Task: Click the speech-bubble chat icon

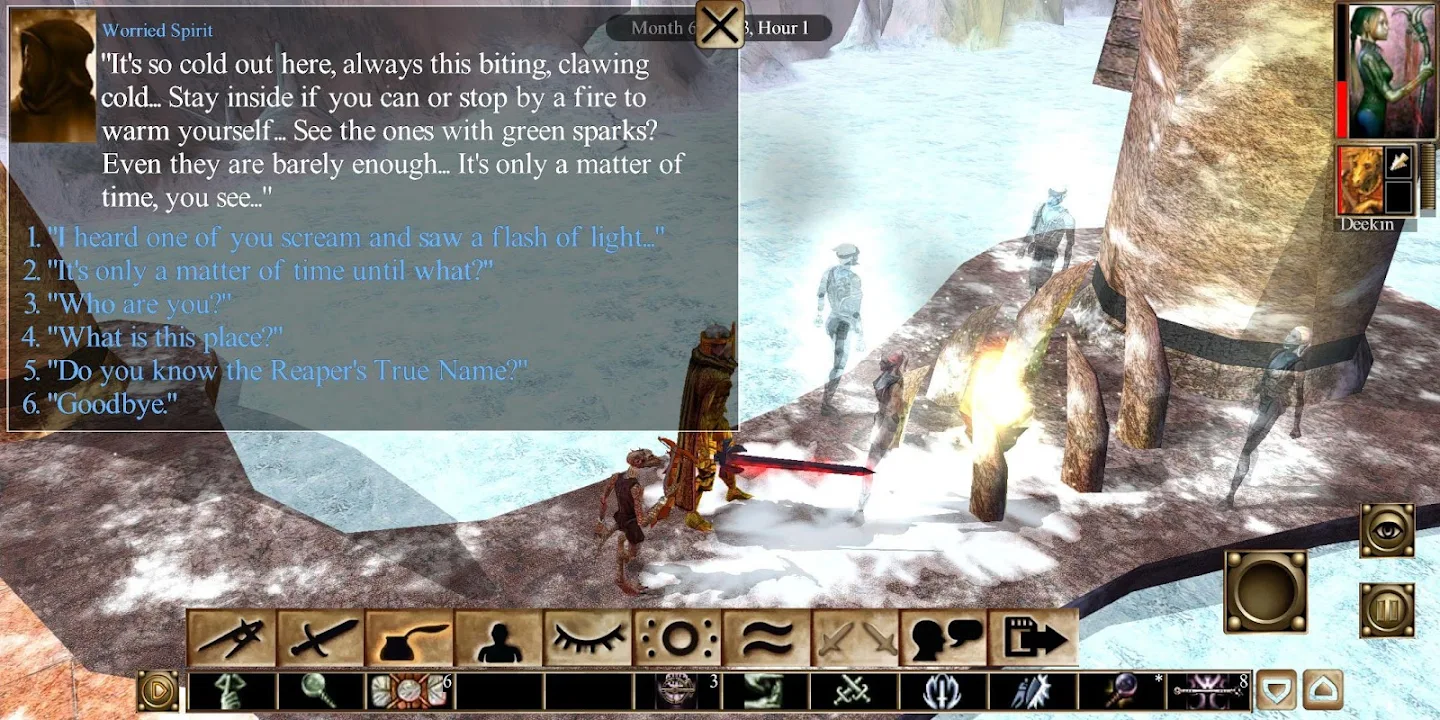Action: click(x=944, y=638)
